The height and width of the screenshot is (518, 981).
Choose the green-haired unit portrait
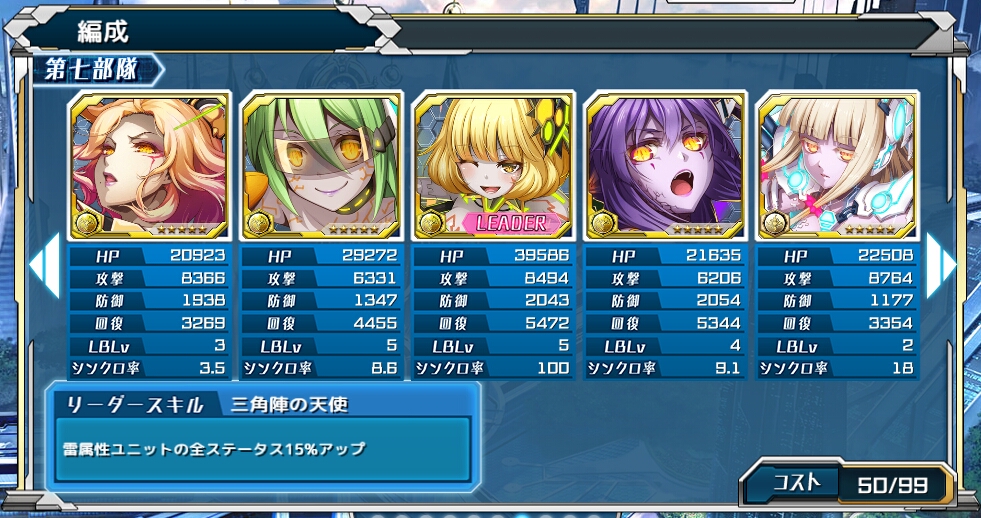321,166
